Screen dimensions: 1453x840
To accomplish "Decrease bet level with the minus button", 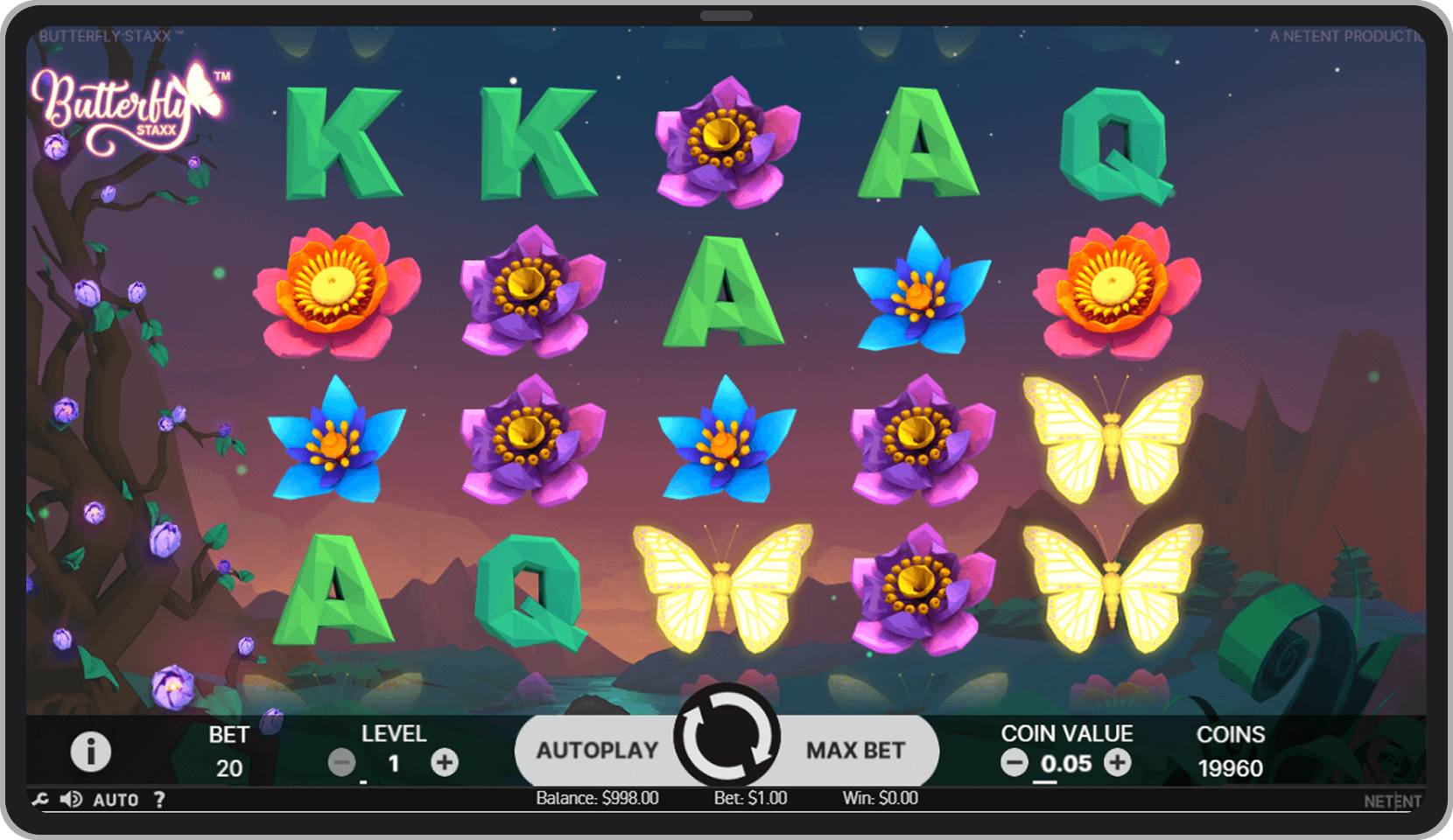I will pos(341,762).
